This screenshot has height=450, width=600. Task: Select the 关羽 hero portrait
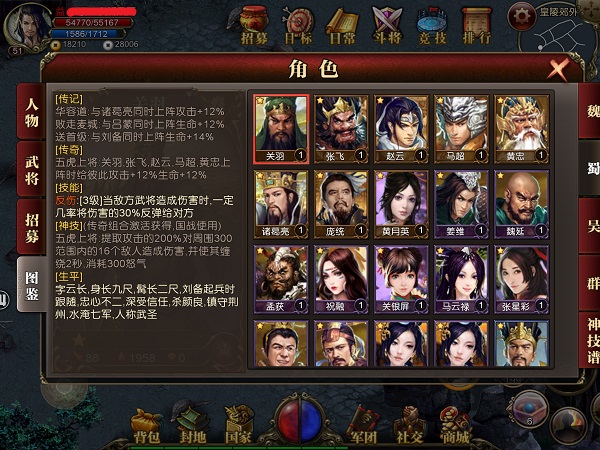[x=281, y=129]
